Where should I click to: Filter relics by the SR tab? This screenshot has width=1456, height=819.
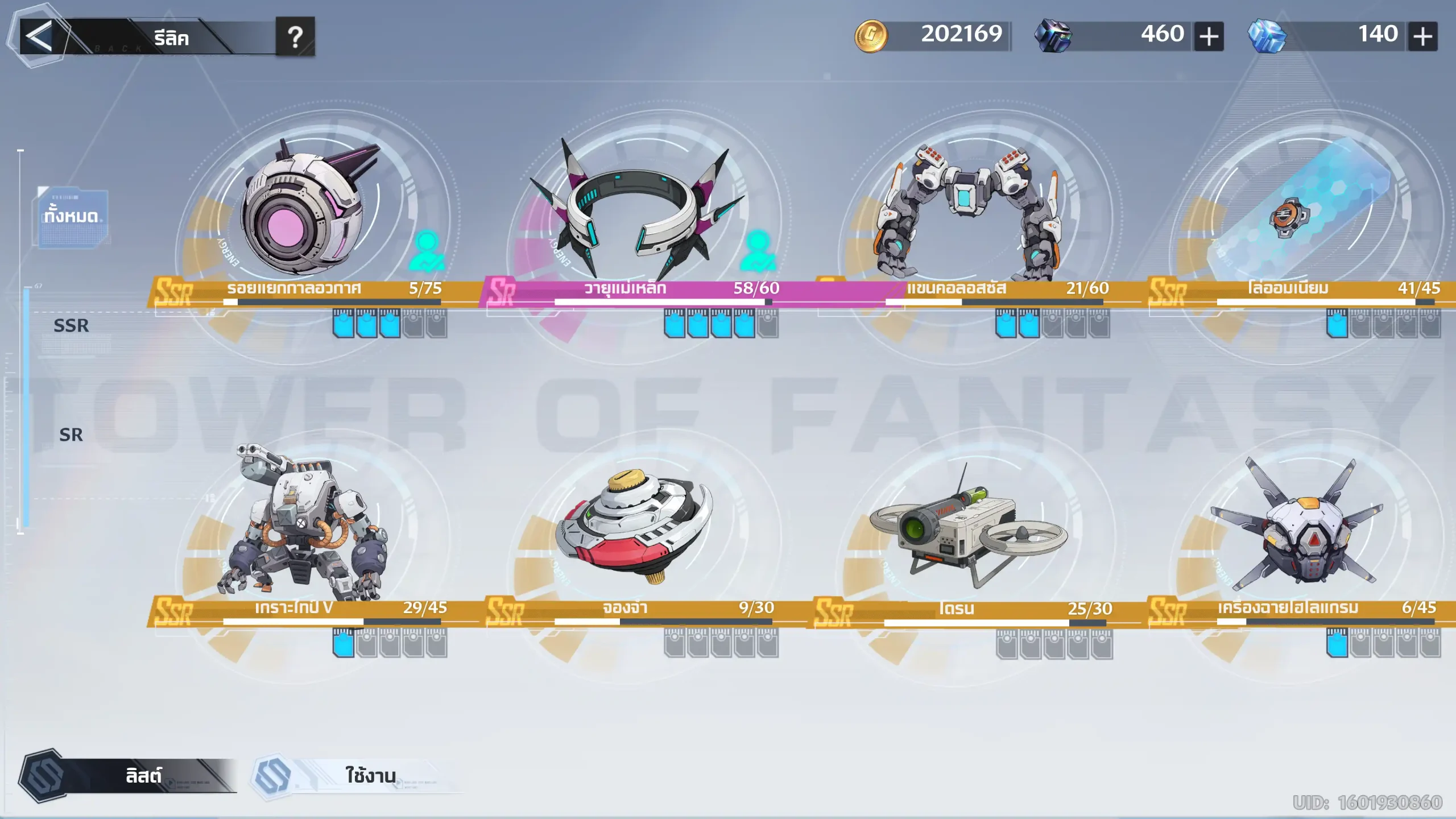click(71, 435)
